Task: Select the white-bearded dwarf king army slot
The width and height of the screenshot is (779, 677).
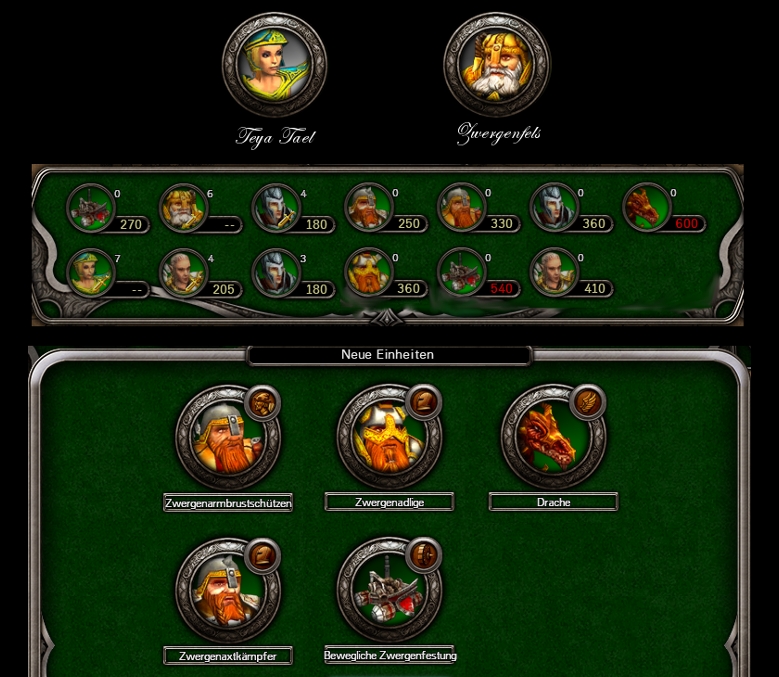Action: [x=183, y=208]
